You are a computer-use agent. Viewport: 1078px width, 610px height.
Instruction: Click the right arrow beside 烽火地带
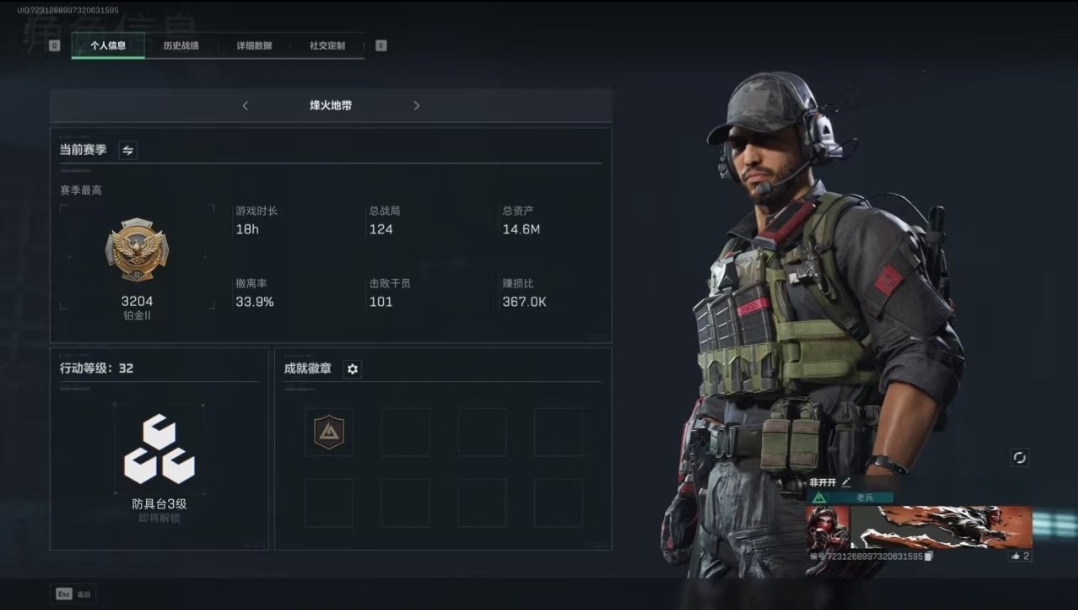416,106
